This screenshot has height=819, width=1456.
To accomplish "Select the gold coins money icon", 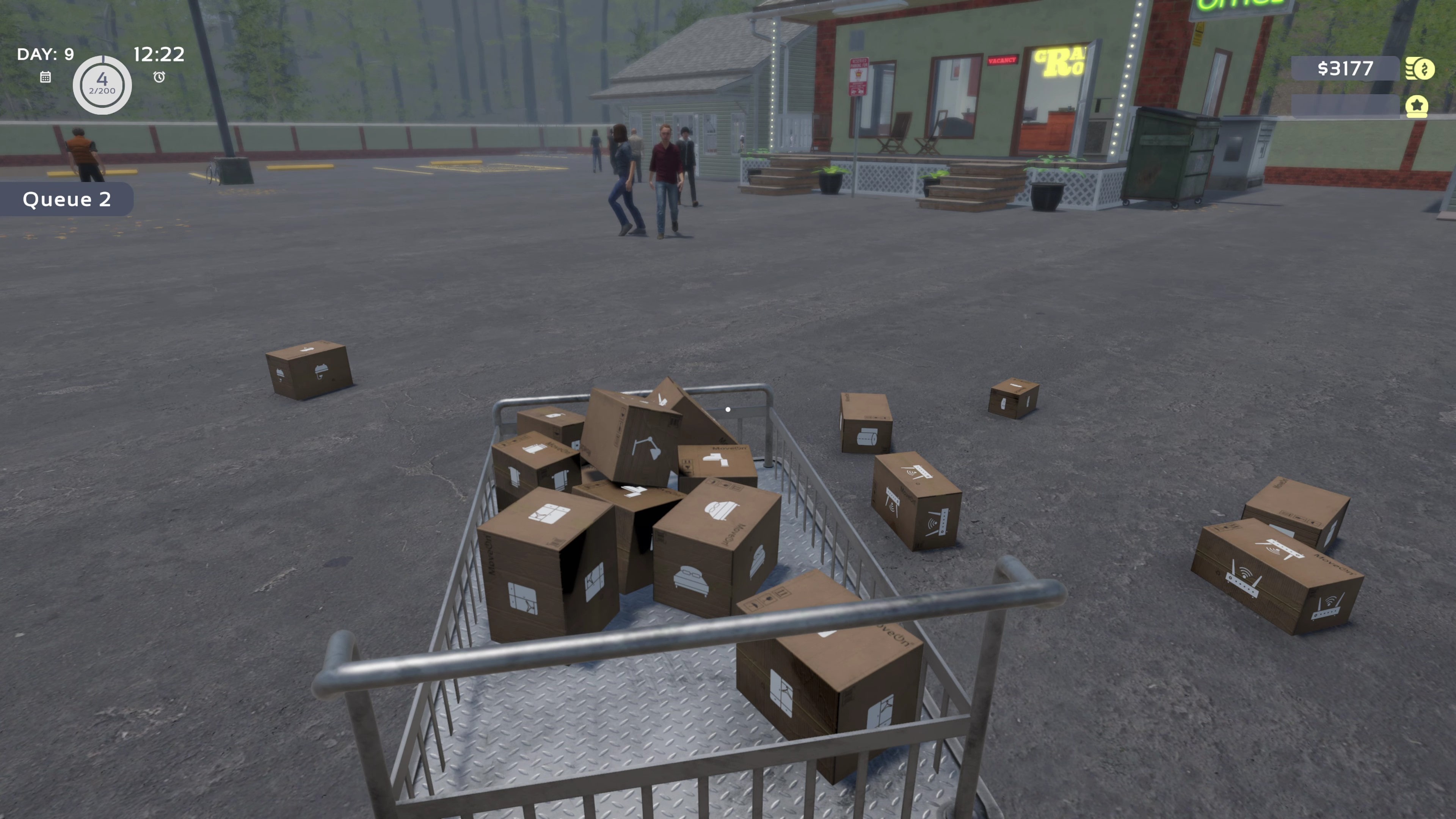I will (x=1420, y=69).
